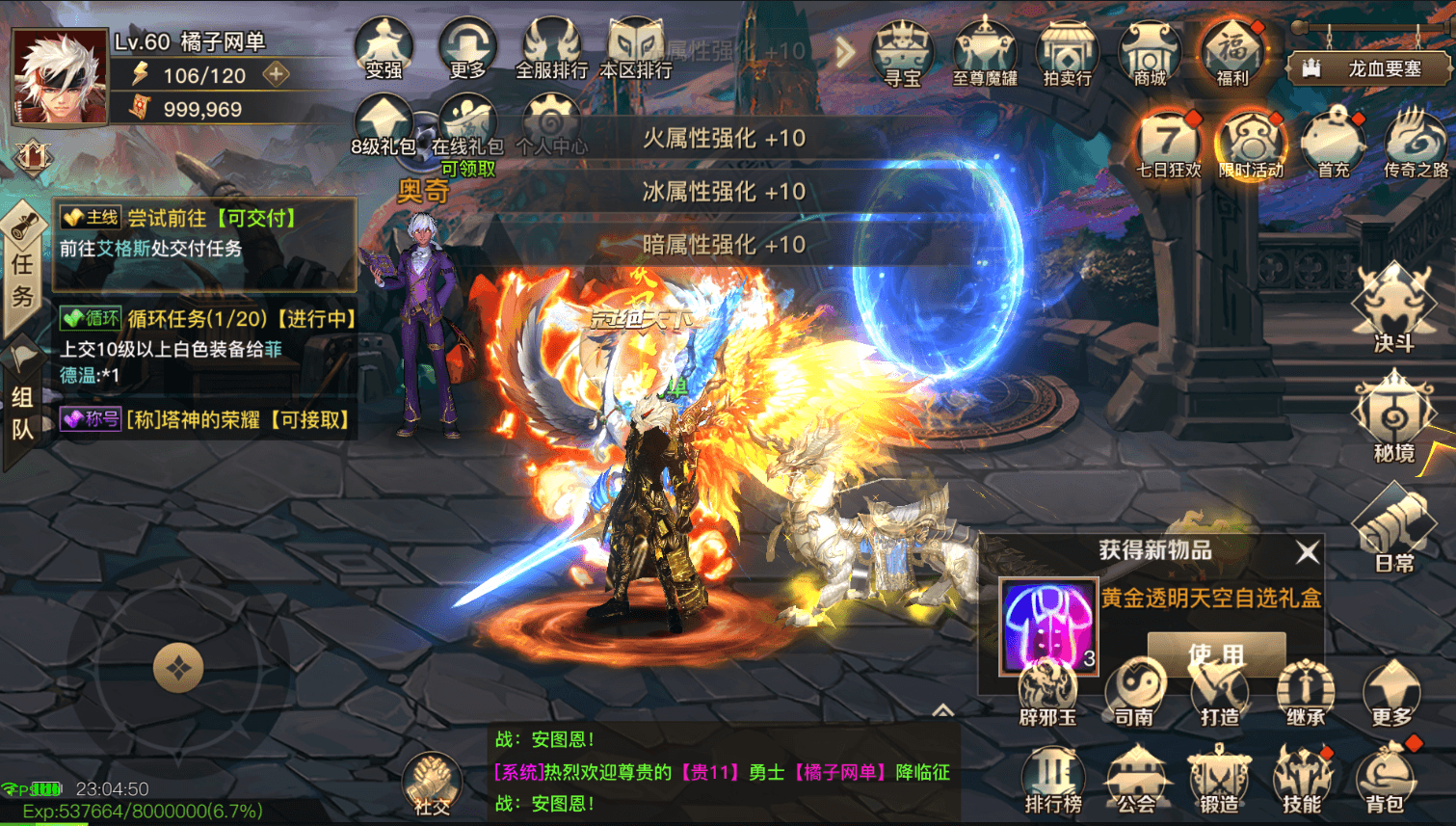Open the 日常 daily activities
The width and height of the screenshot is (1456, 826).
pos(1393,530)
